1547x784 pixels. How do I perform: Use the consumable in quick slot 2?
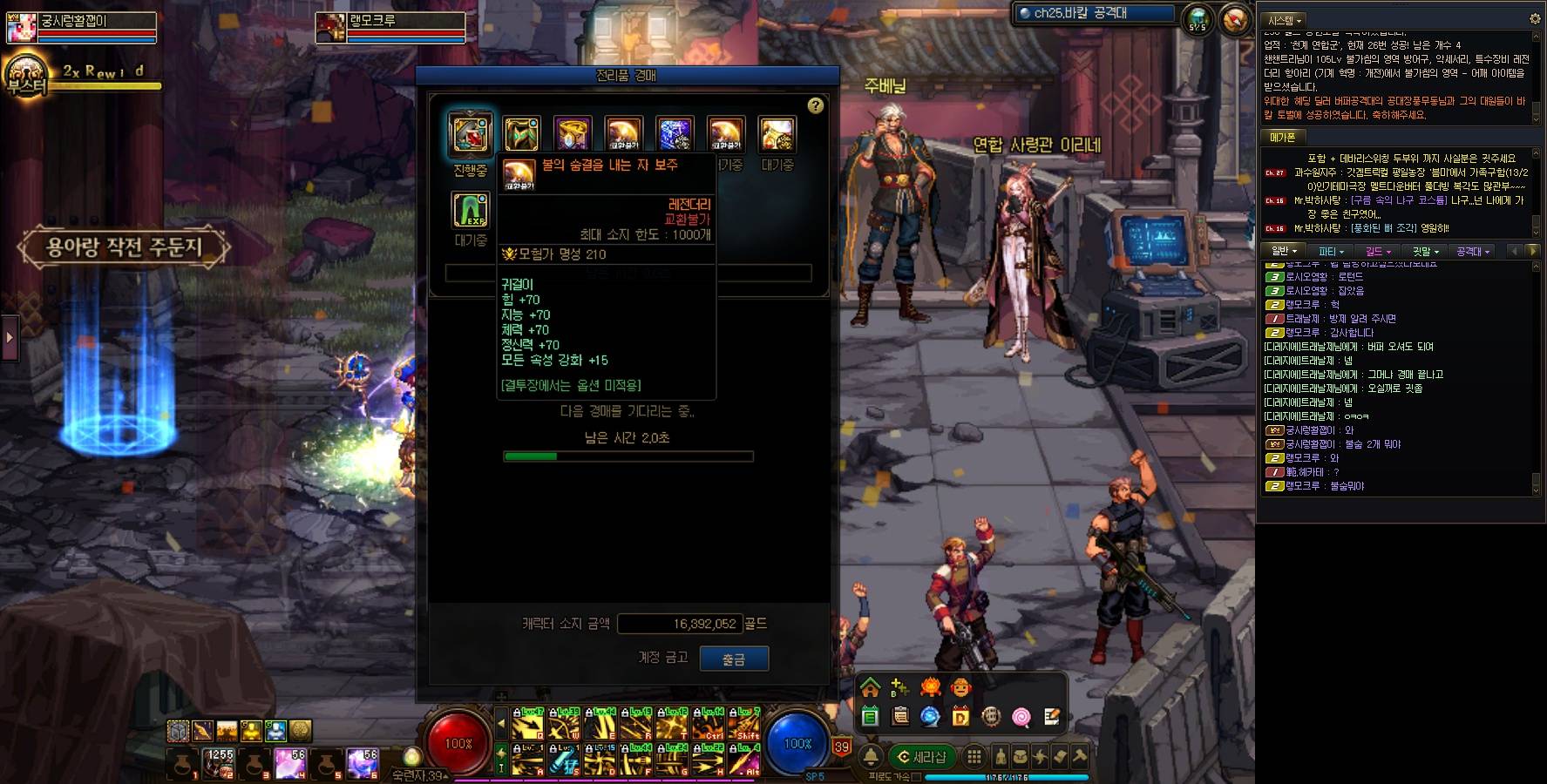pyautogui.click(x=219, y=763)
